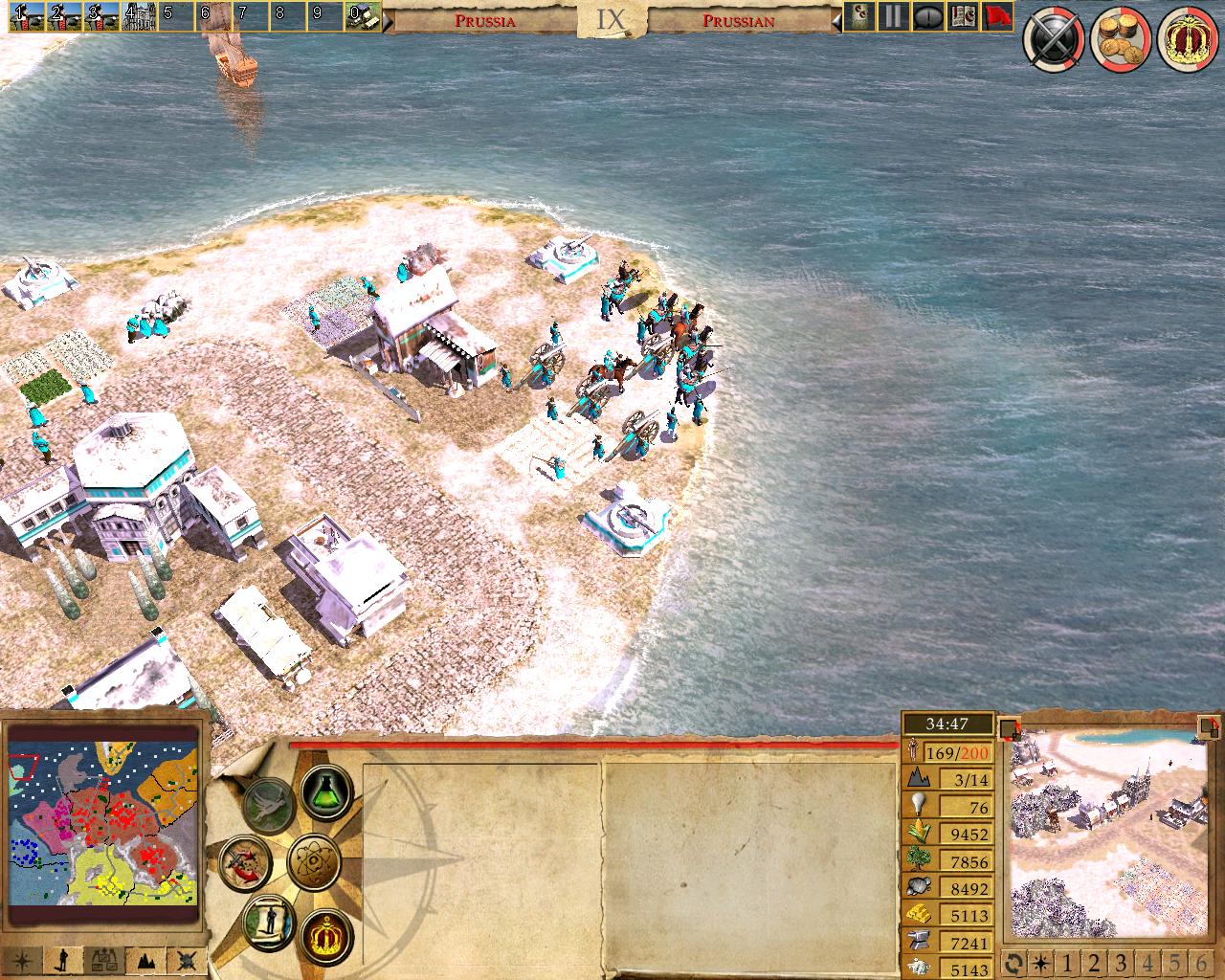The image size is (1225, 980).
Task: Open the chat speech bubble
Action: coord(928,16)
